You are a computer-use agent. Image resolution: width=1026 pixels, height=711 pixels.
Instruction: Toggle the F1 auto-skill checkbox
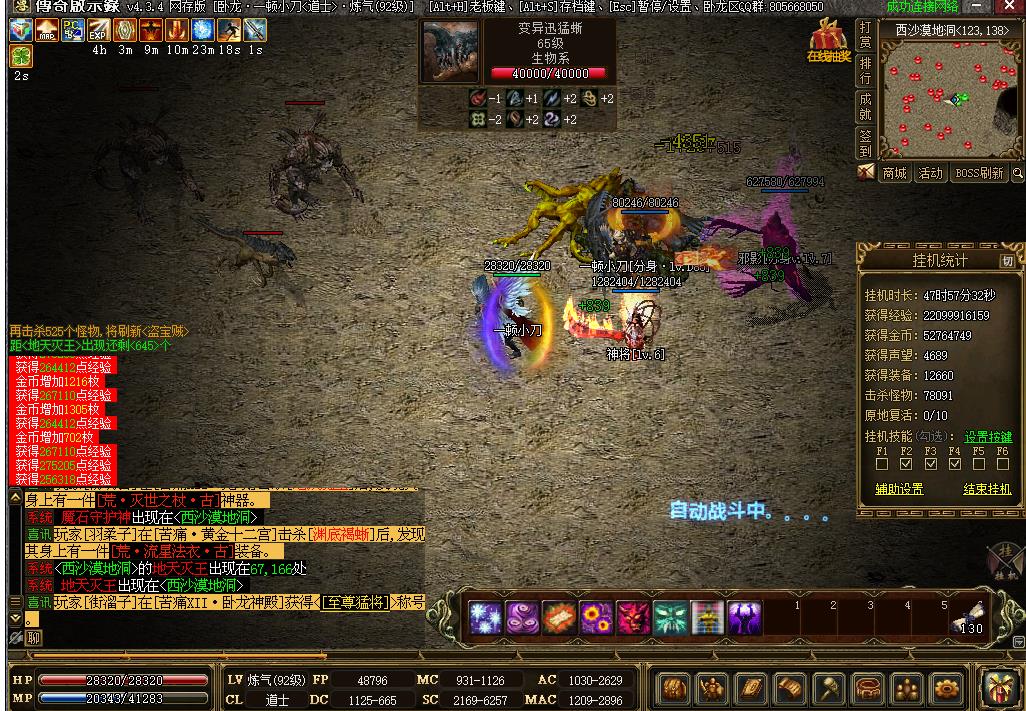tap(882, 463)
